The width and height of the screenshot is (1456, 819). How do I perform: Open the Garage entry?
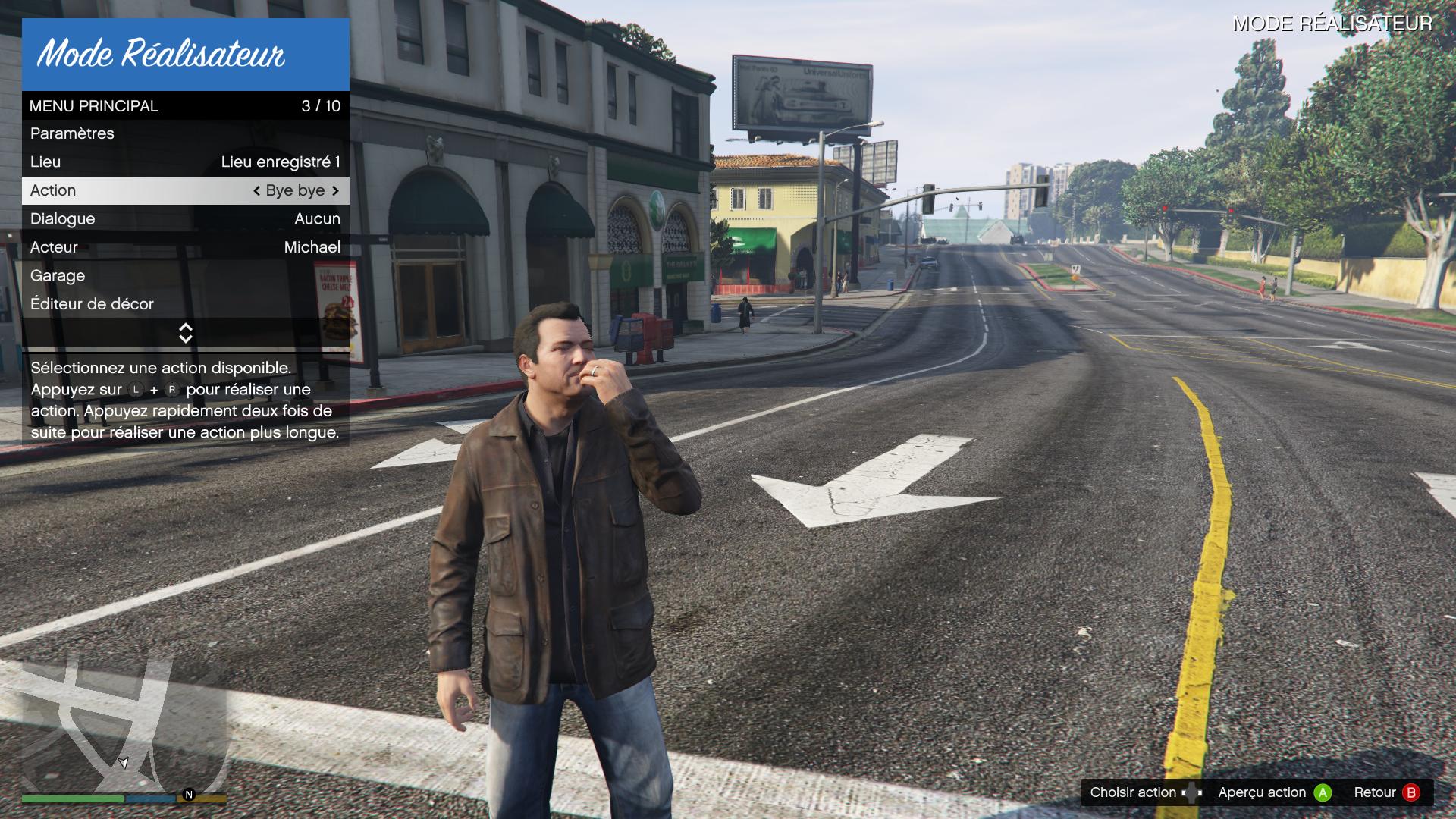(x=185, y=275)
